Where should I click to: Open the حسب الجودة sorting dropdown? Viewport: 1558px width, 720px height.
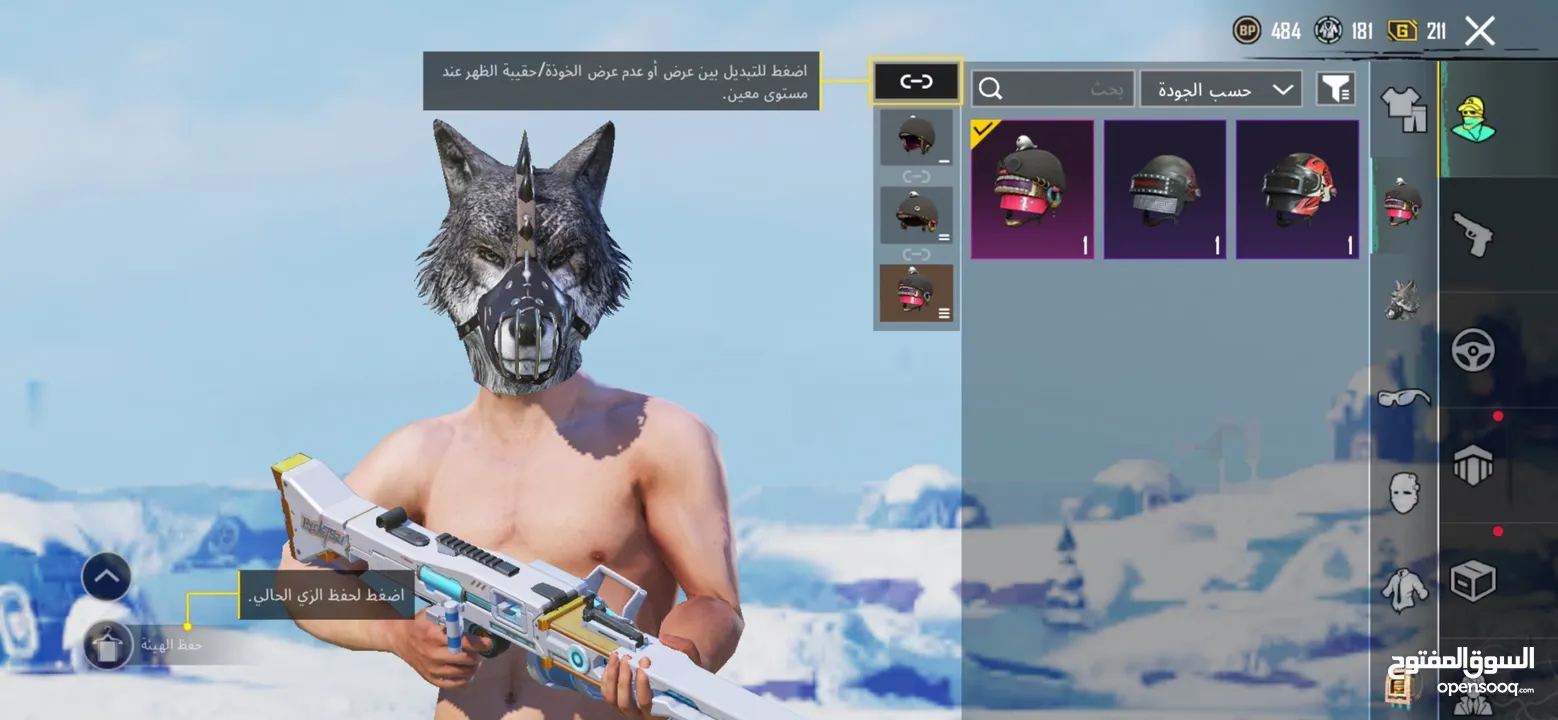tap(1220, 89)
